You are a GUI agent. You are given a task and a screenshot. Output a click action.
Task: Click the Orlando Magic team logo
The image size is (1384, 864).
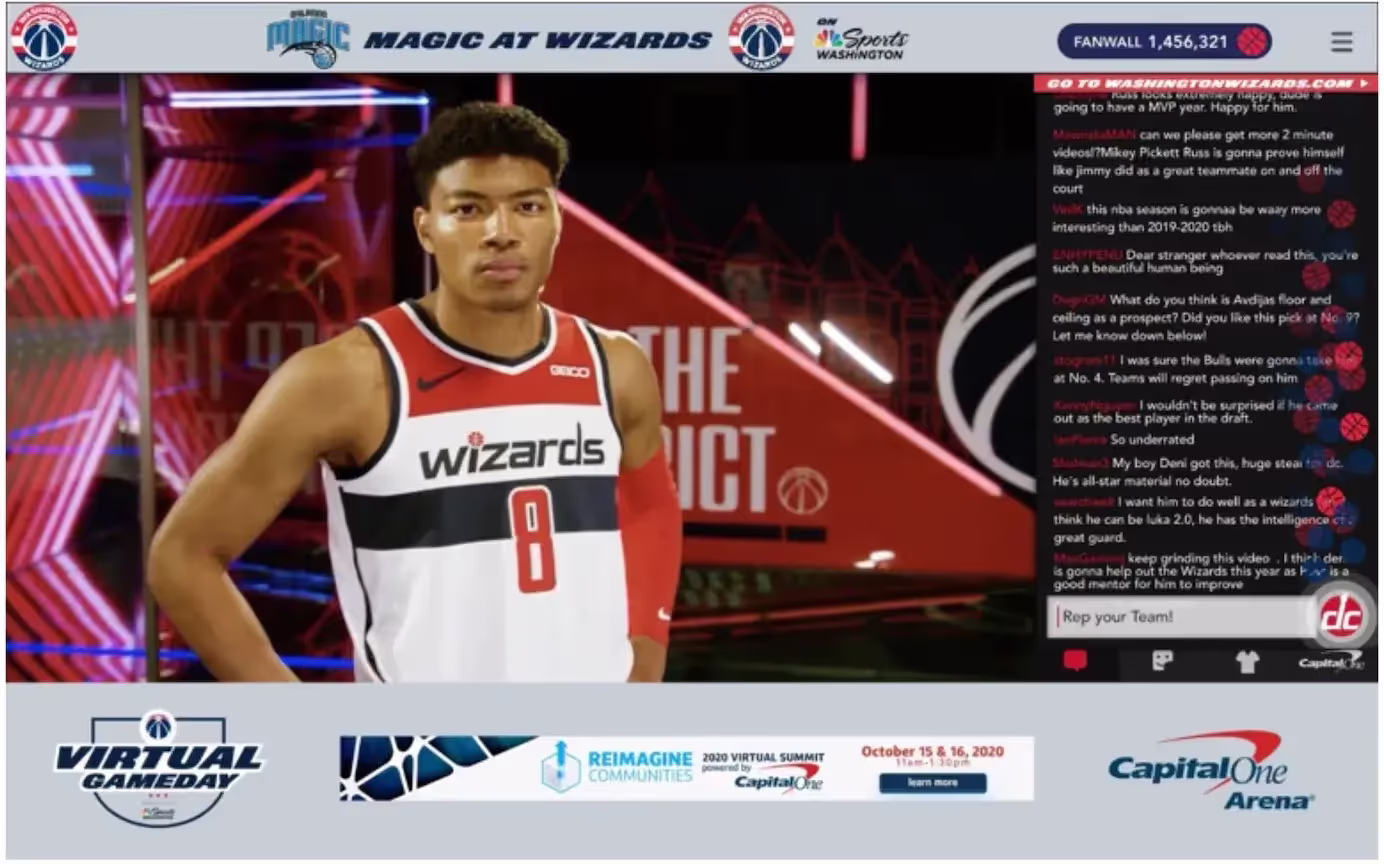tap(307, 40)
